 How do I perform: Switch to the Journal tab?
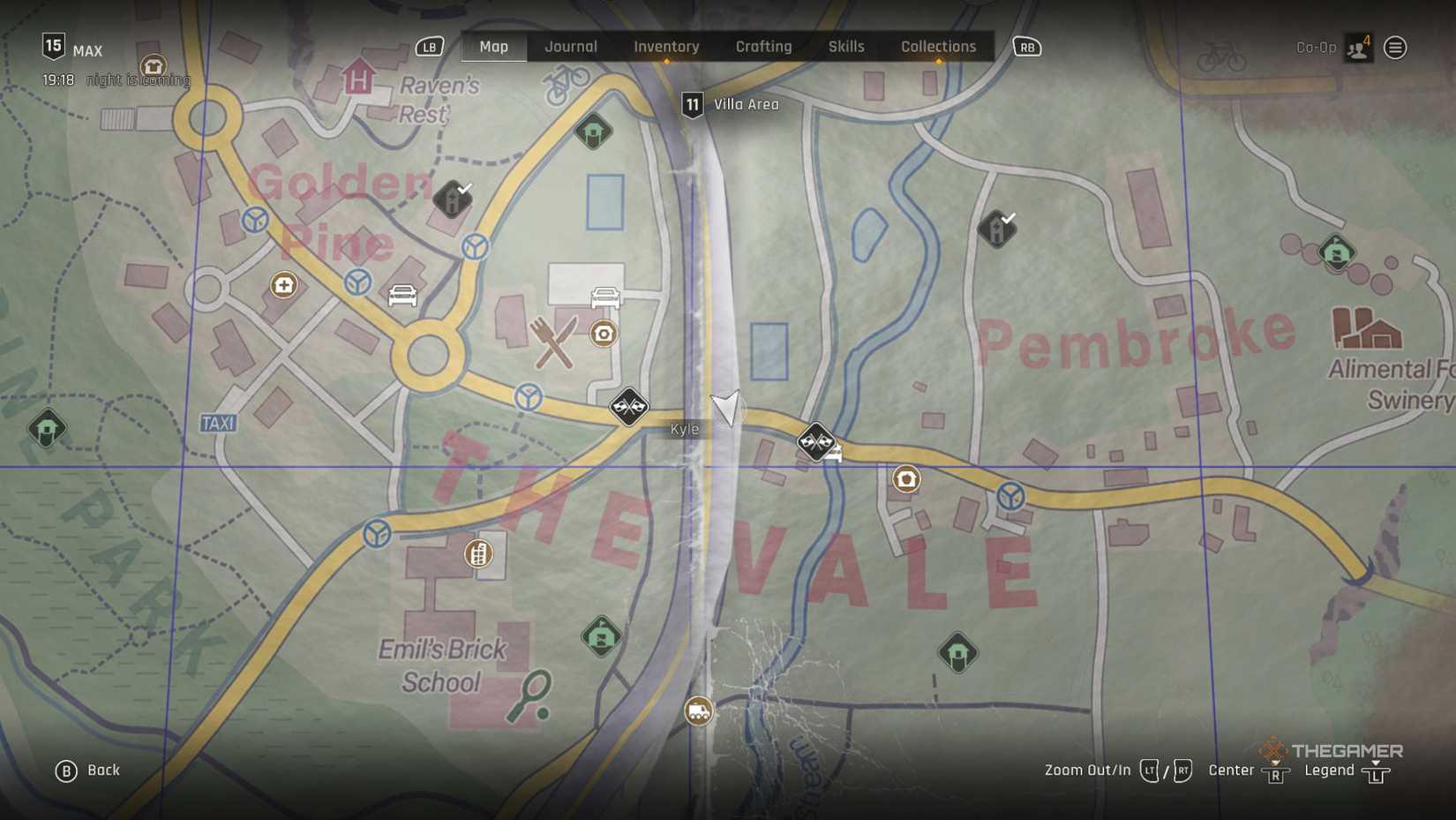570,47
